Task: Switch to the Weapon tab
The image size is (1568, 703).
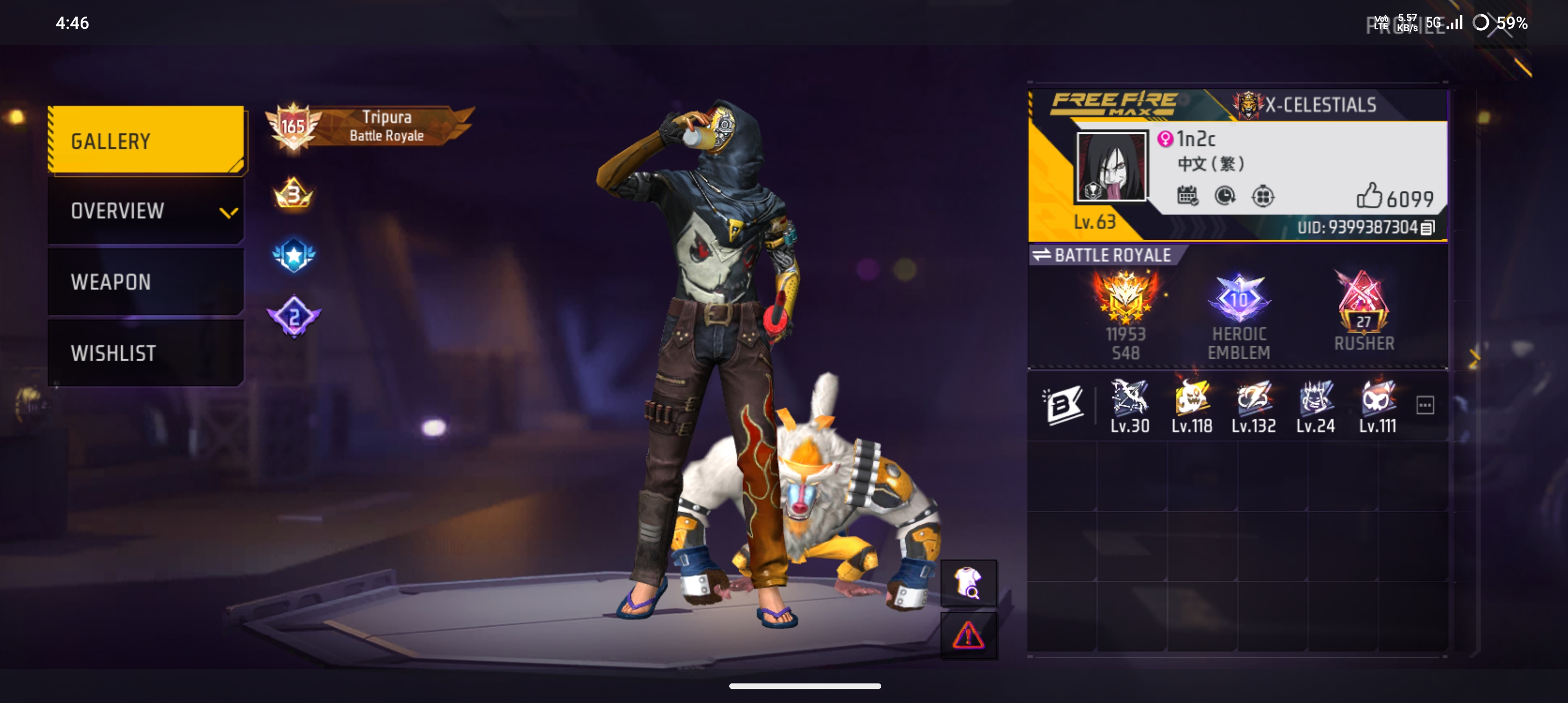Action: point(146,282)
